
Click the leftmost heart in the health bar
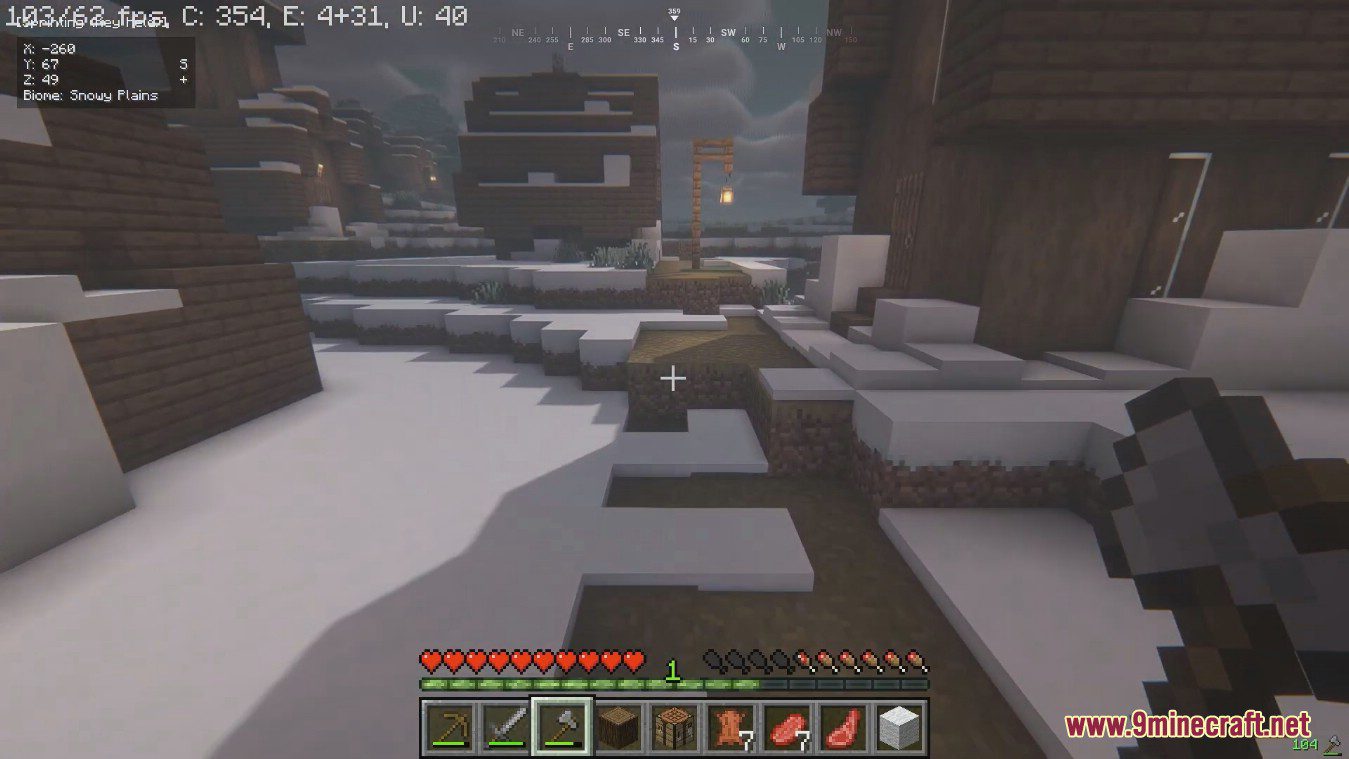pyautogui.click(x=430, y=661)
